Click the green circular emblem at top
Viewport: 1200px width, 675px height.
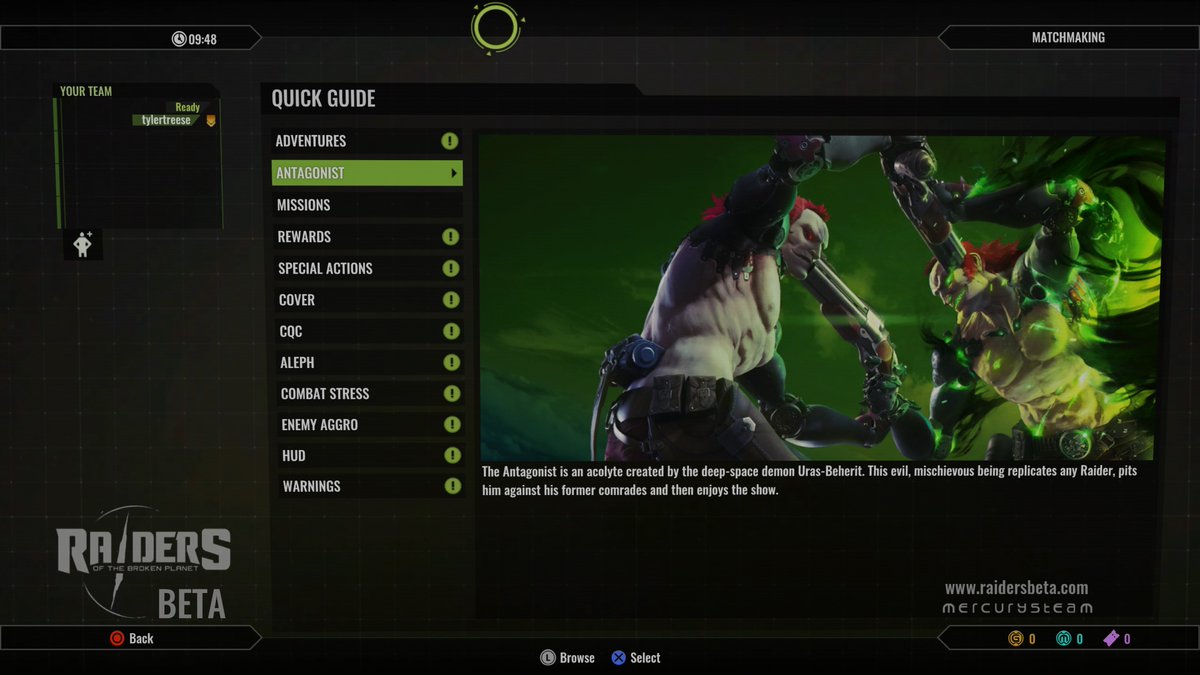coord(495,27)
